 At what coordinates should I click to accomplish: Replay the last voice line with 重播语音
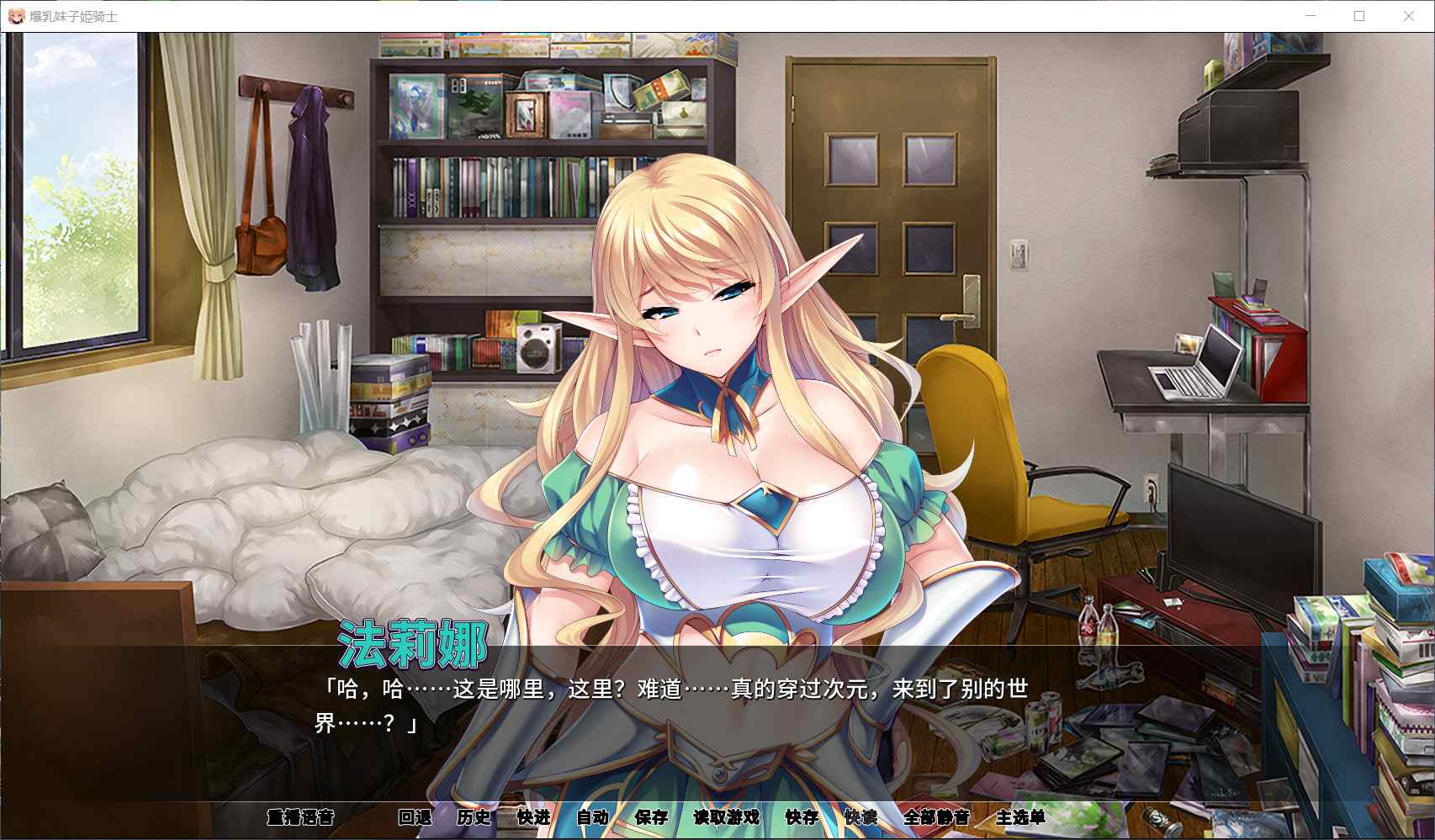point(303,817)
